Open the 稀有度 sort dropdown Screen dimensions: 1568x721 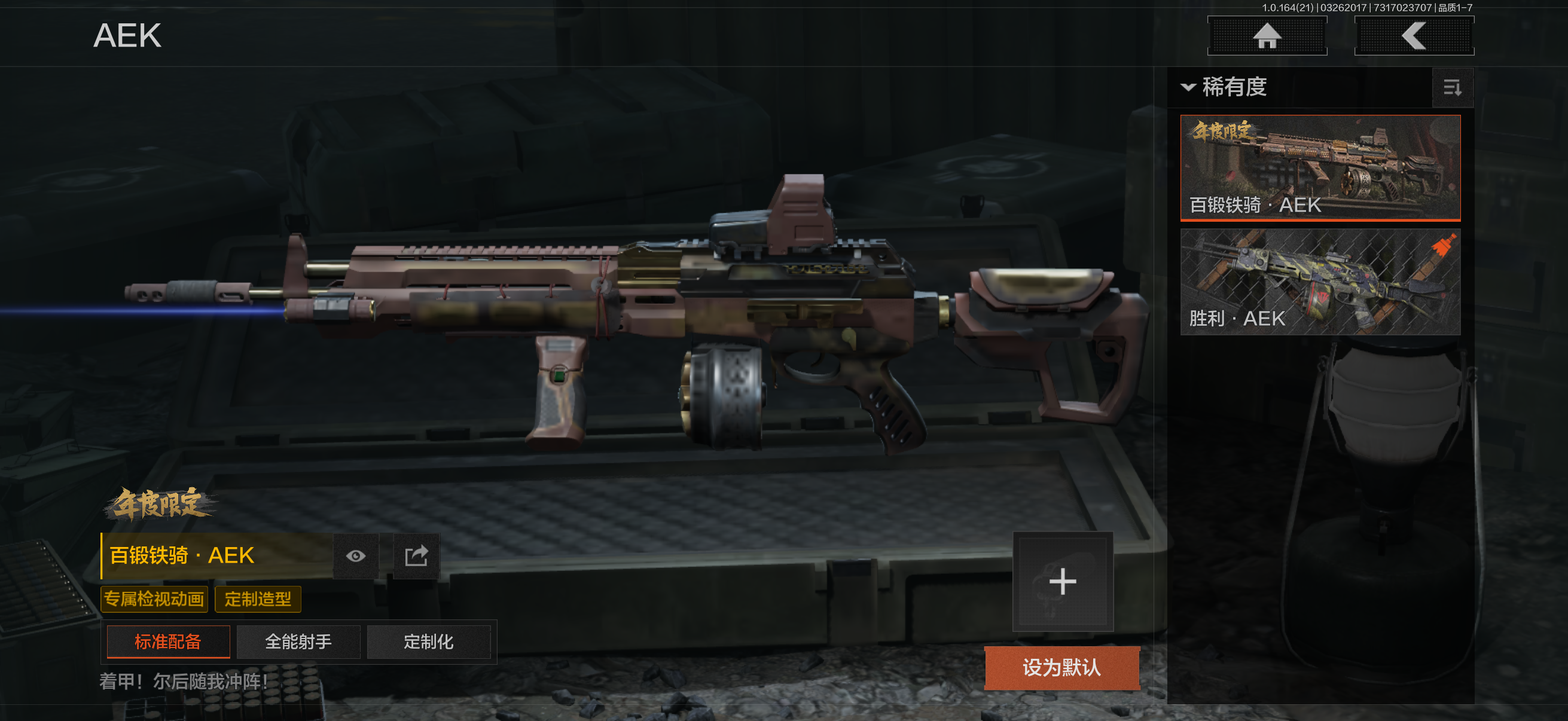point(1225,87)
